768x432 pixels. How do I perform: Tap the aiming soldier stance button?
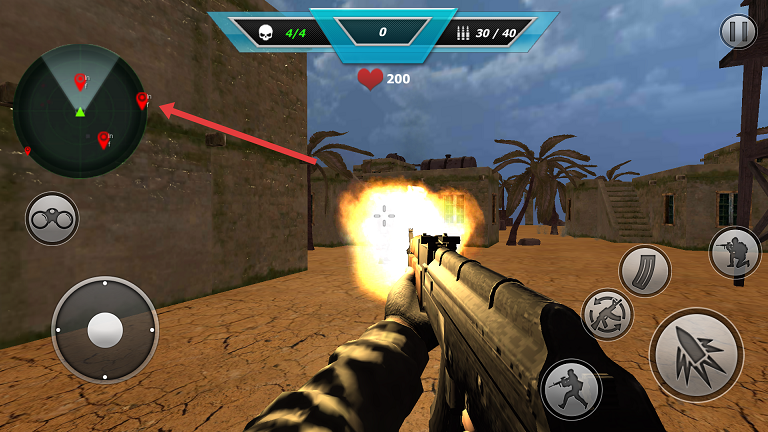(571, 389)
